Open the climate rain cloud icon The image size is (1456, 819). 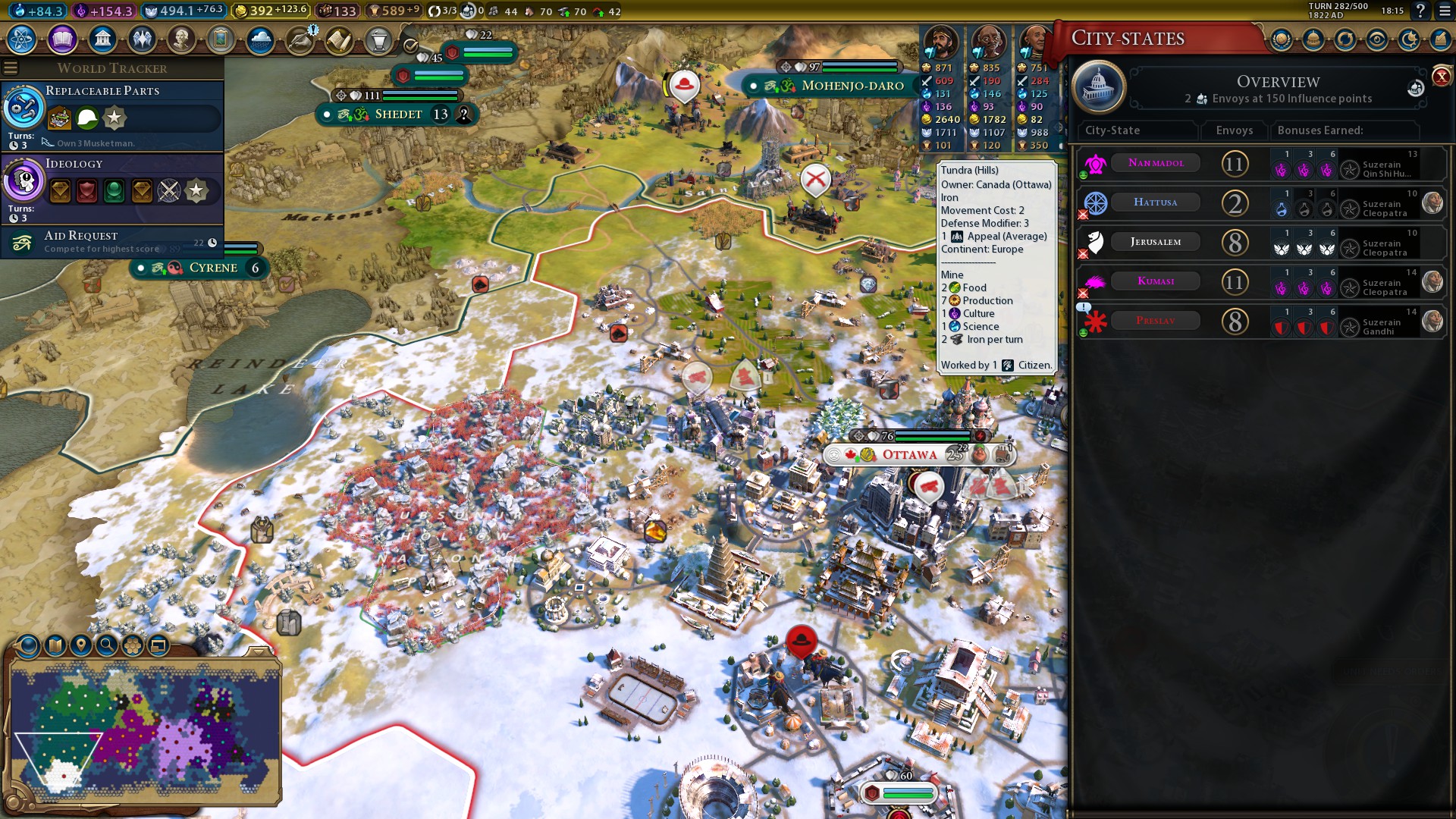(x=260, y=39)
